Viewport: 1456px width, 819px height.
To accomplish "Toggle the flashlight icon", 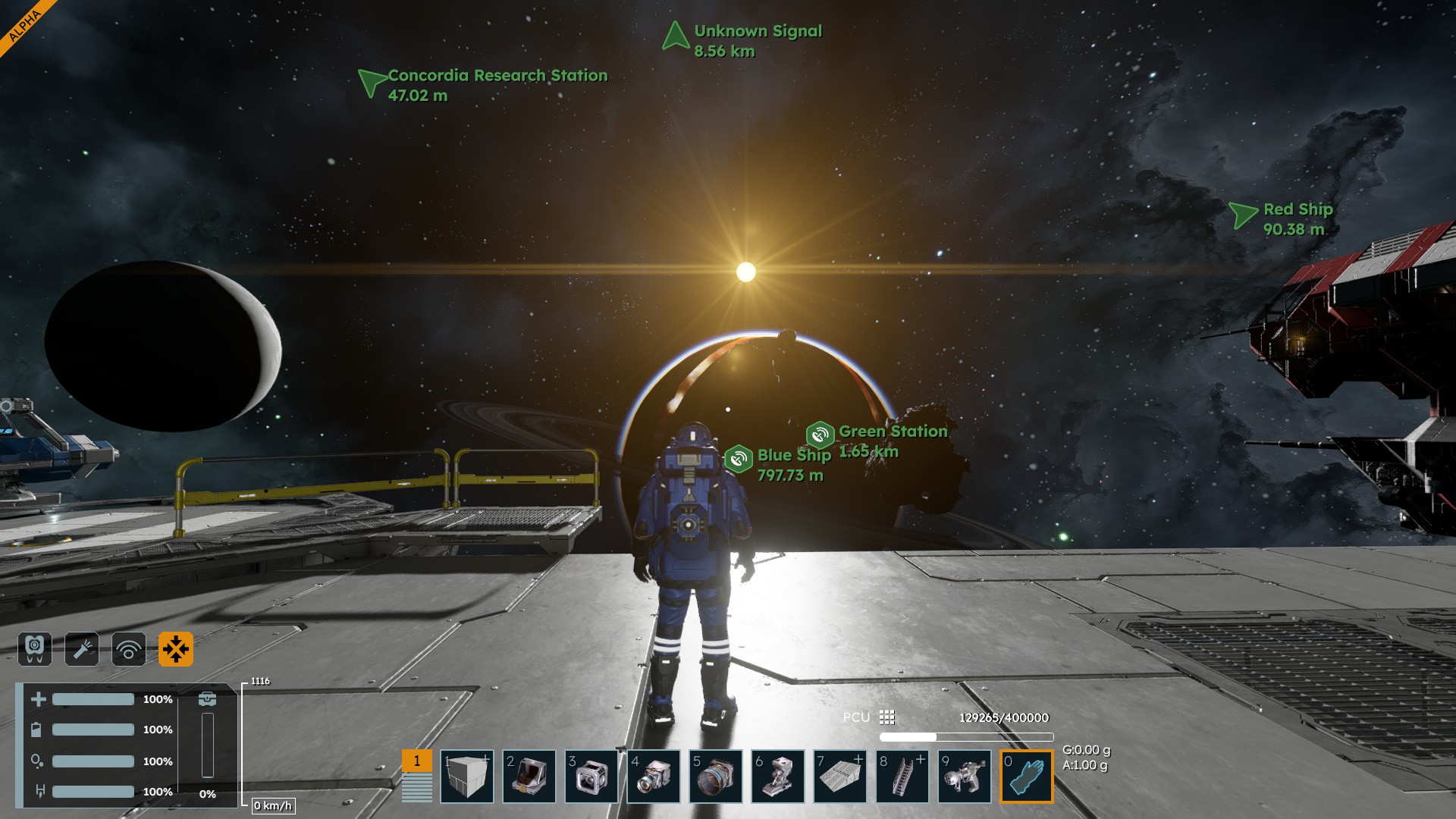I will pos(82,649).
